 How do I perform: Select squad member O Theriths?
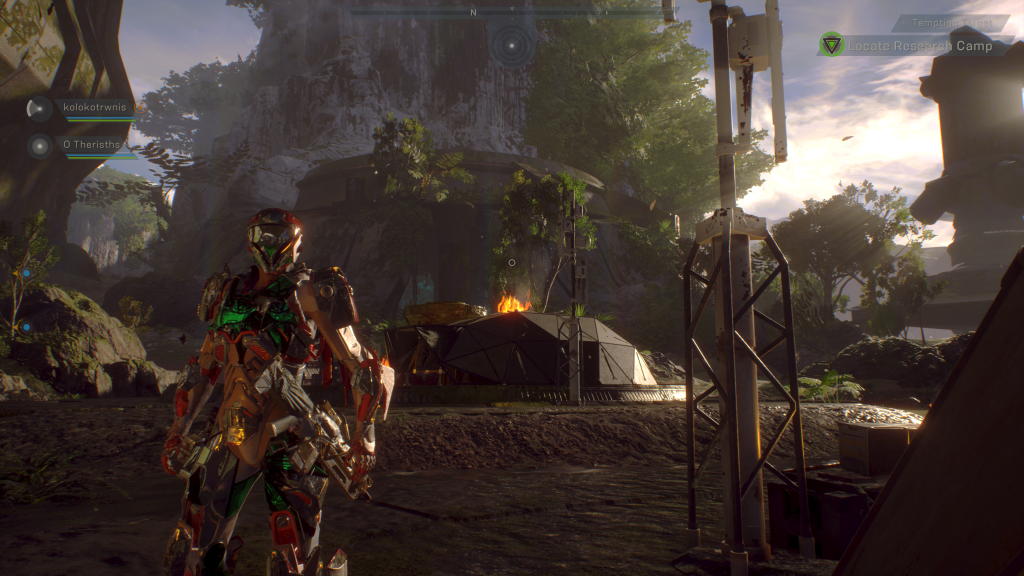91,145
